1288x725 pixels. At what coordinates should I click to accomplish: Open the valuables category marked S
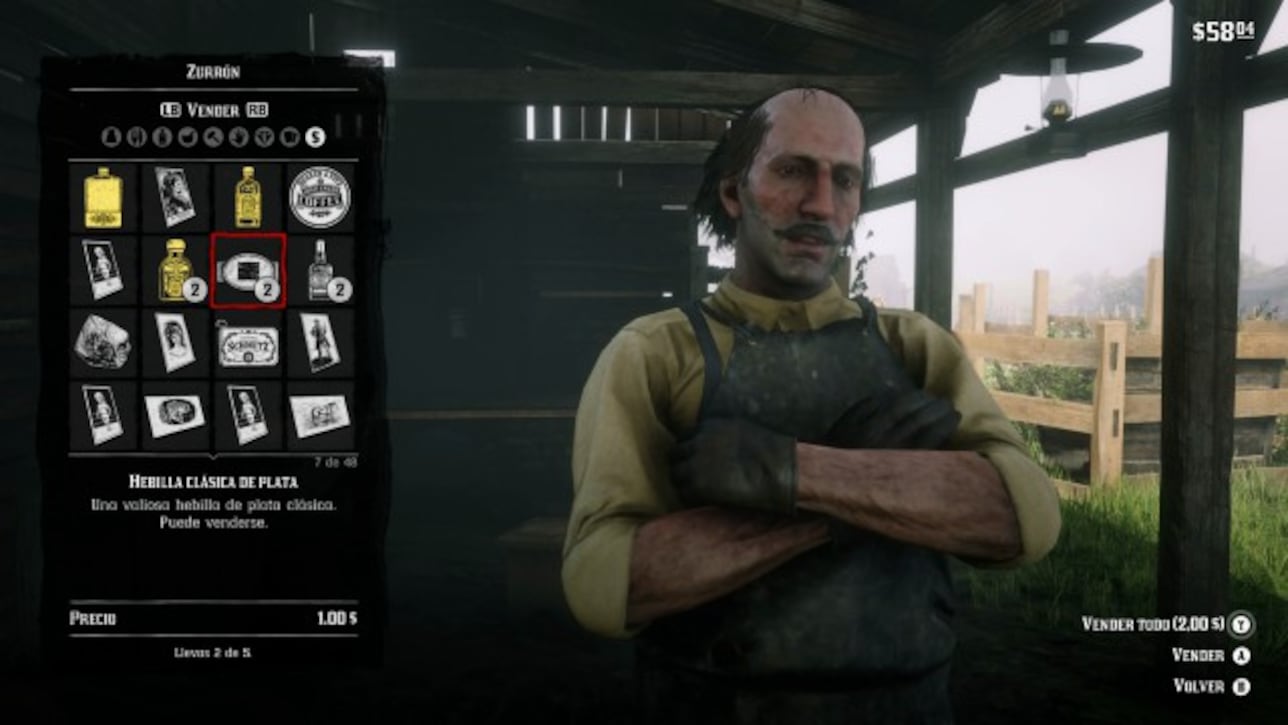point(315,137)
